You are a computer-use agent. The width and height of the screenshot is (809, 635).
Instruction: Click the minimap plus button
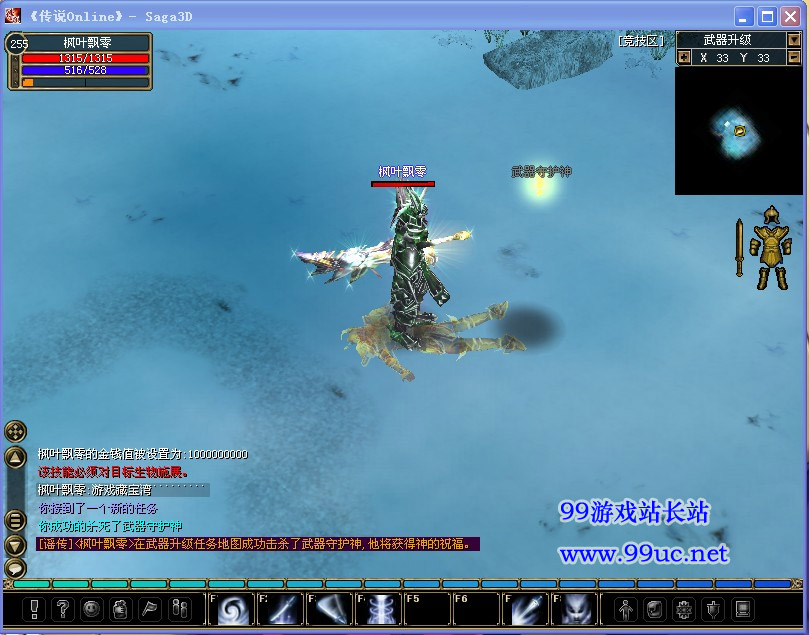tap(684, 57)
